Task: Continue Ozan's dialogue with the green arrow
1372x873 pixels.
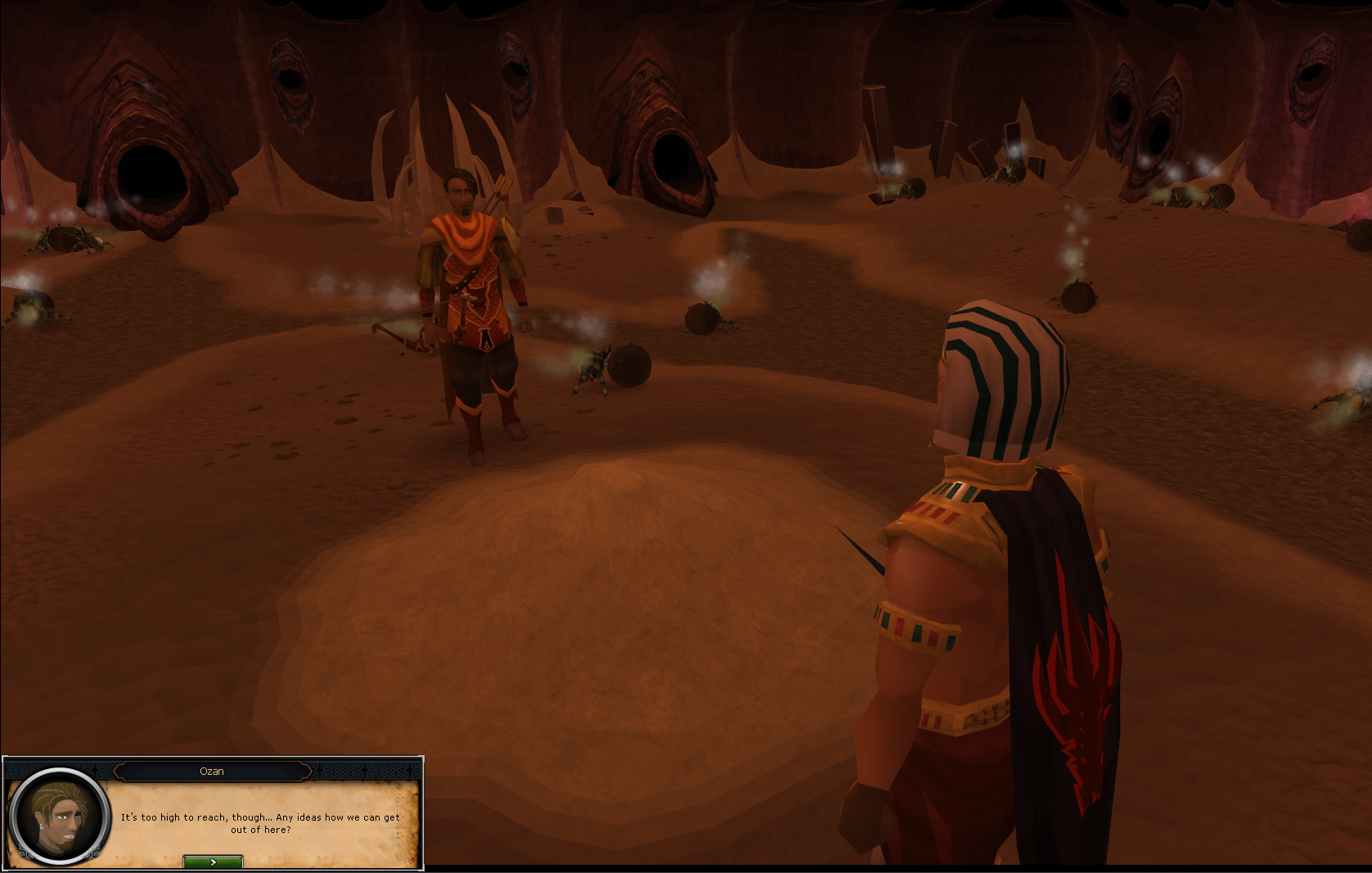Action: 213,862
